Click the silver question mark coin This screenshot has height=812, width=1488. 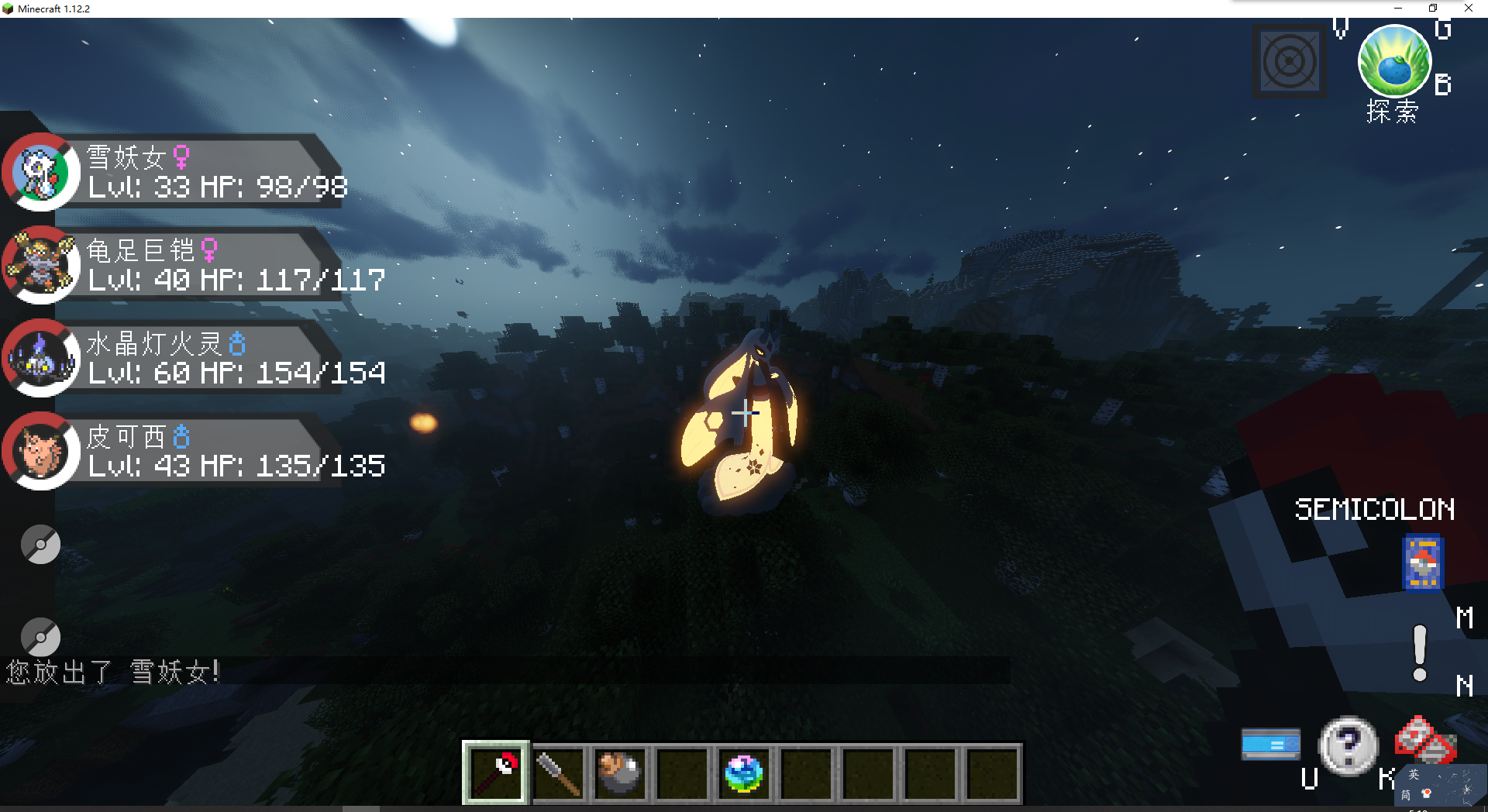pos(1348,745)
